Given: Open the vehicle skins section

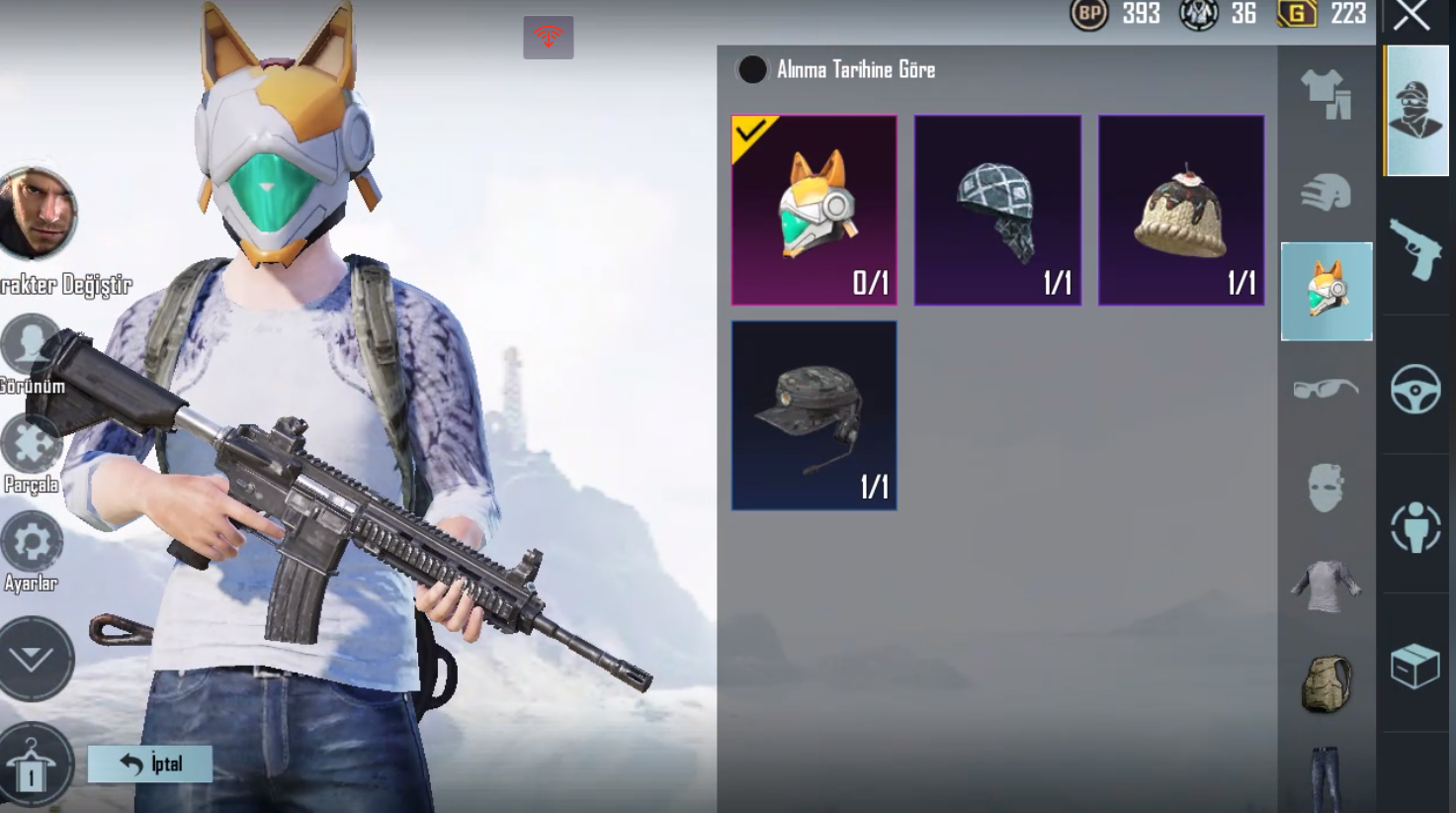Looking at the screenshot, I should 1415,389.
